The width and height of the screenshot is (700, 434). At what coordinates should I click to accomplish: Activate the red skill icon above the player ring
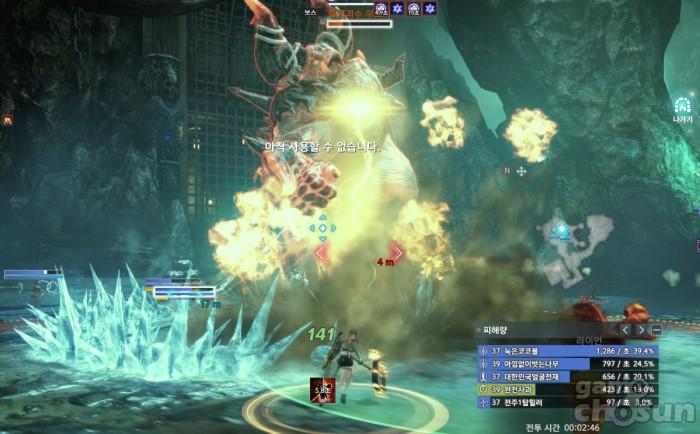321,392
